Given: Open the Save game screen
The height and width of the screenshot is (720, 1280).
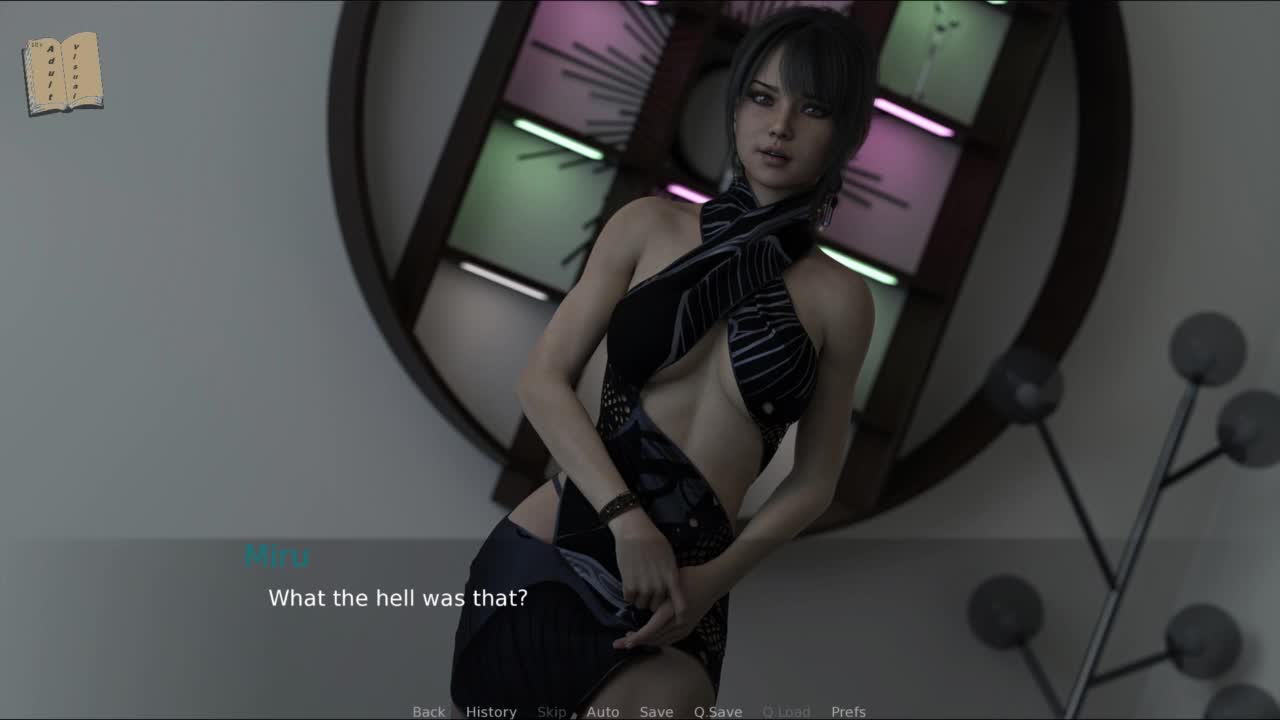Looking at the screenshot, I should point(656,711).
